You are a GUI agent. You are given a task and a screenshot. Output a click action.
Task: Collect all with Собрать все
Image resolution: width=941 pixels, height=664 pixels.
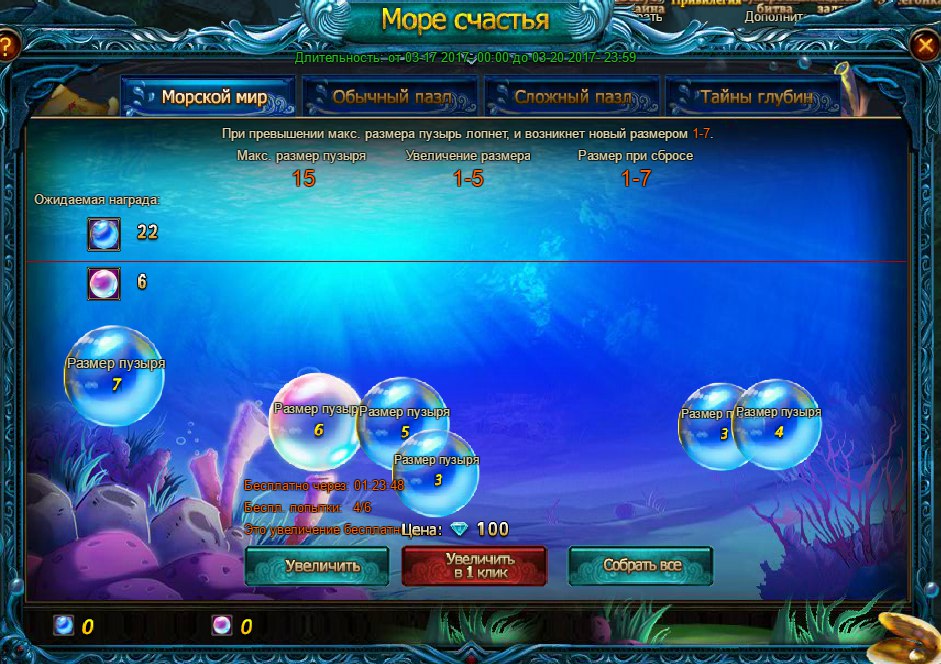point(641,566)
